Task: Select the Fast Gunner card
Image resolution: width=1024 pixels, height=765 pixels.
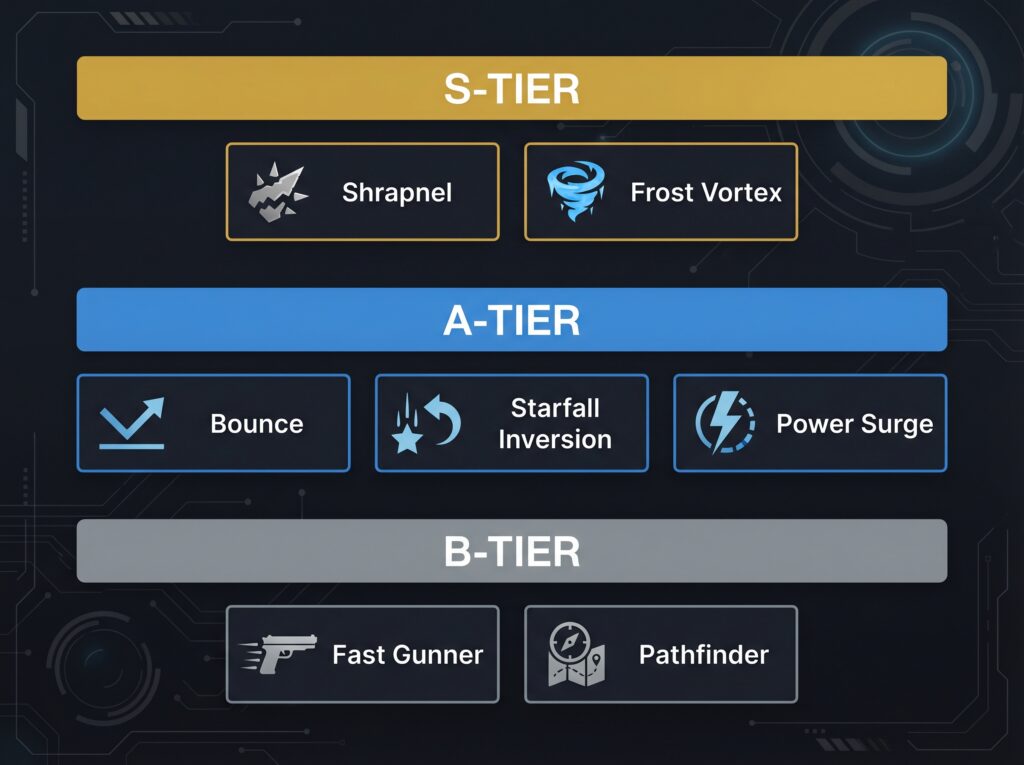Action: tap(362, 654)
